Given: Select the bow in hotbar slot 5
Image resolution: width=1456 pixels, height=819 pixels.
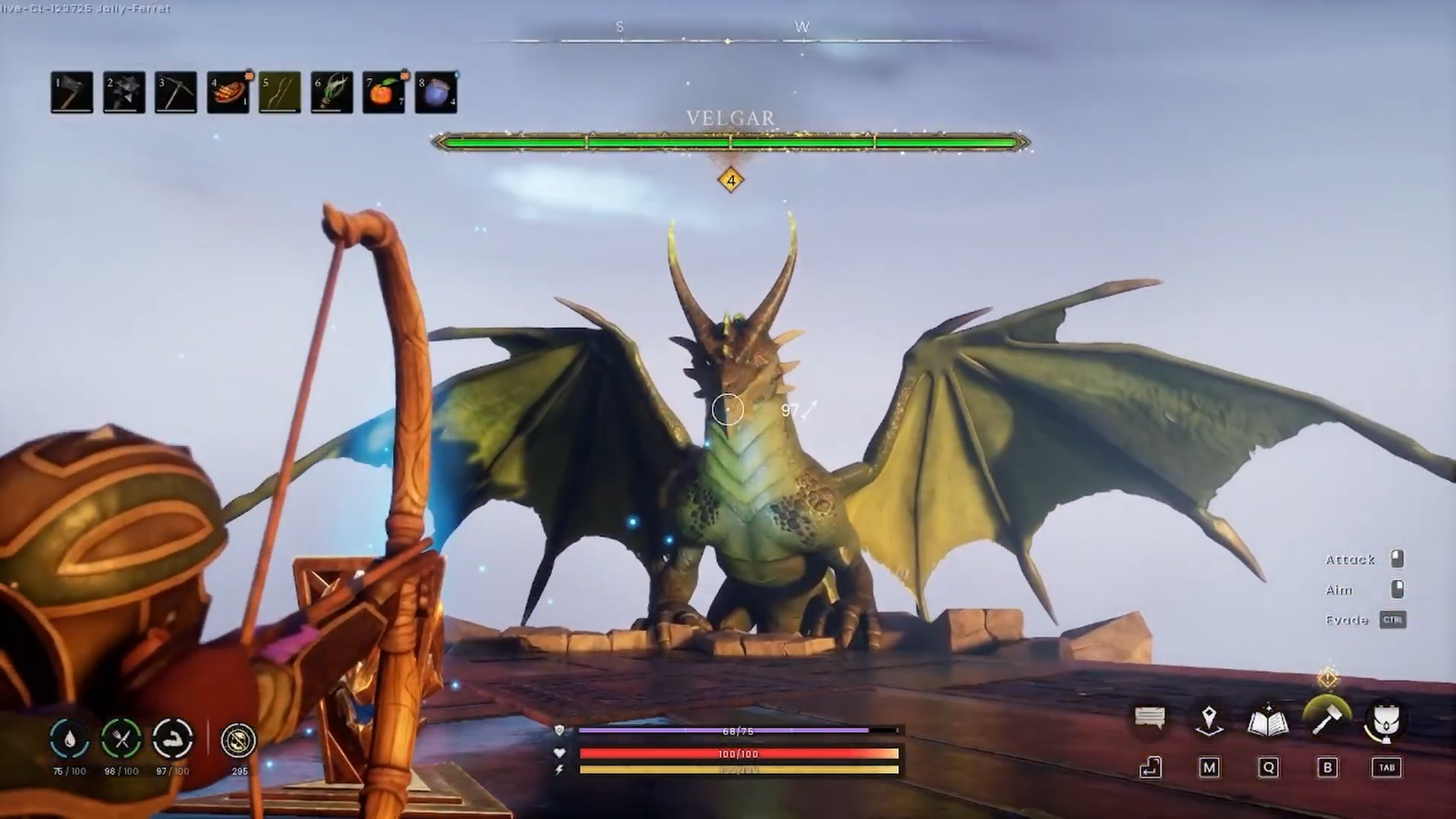Looking at the screenshot, I should [280, 93].
